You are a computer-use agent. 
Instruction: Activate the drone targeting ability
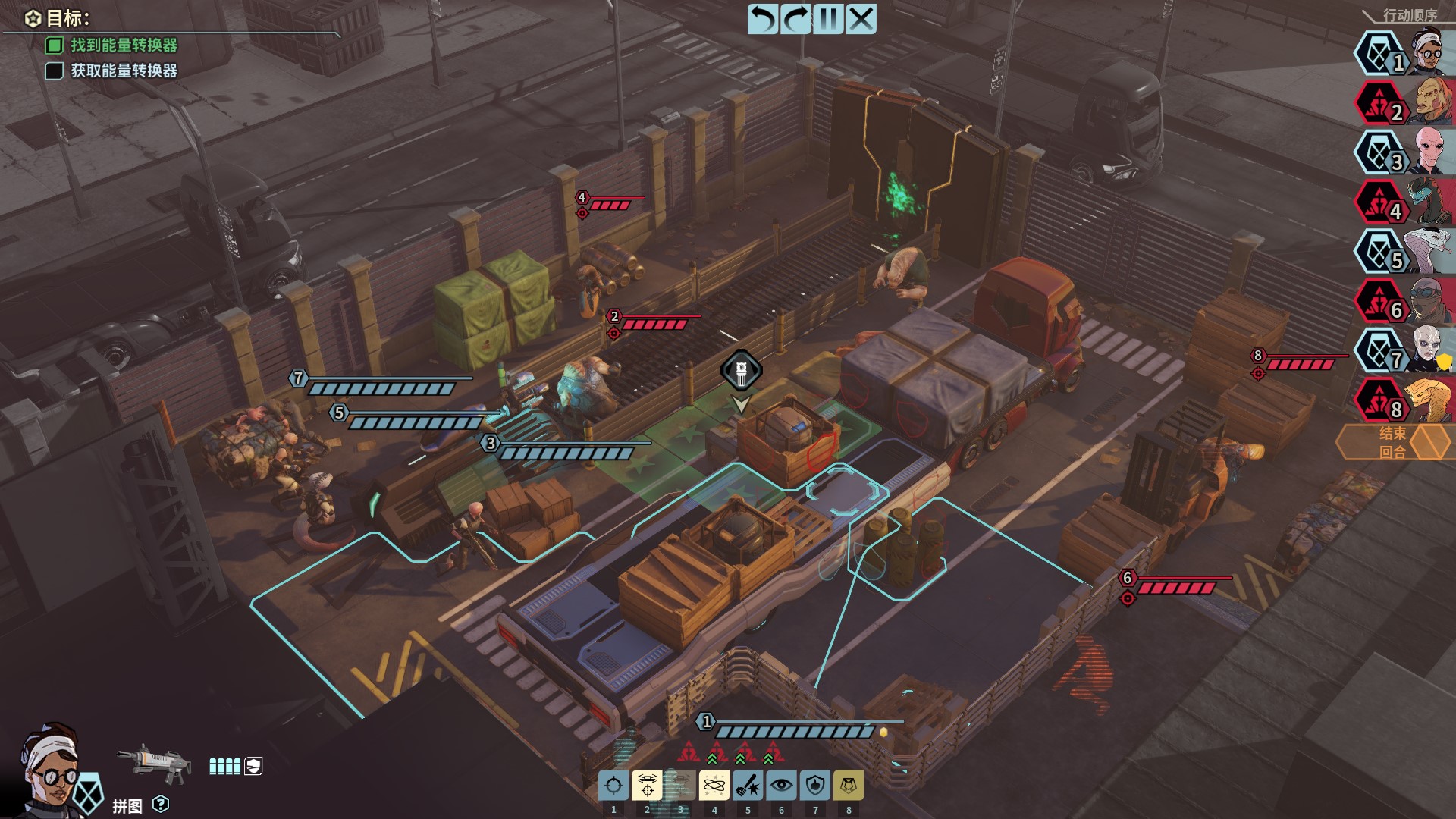click(x=647, y=786)
